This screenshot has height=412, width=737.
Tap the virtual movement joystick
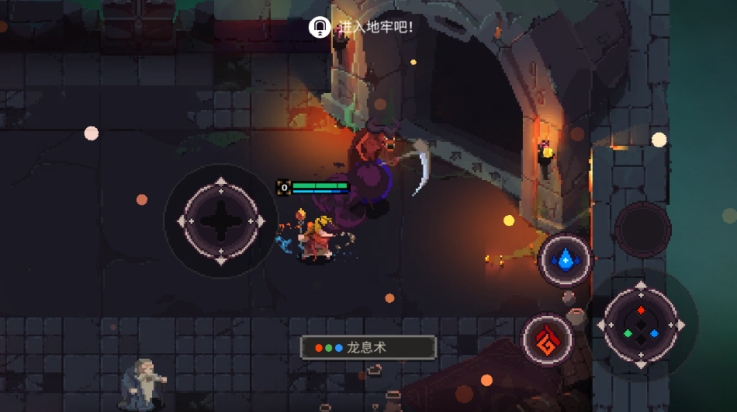(220, 220)
